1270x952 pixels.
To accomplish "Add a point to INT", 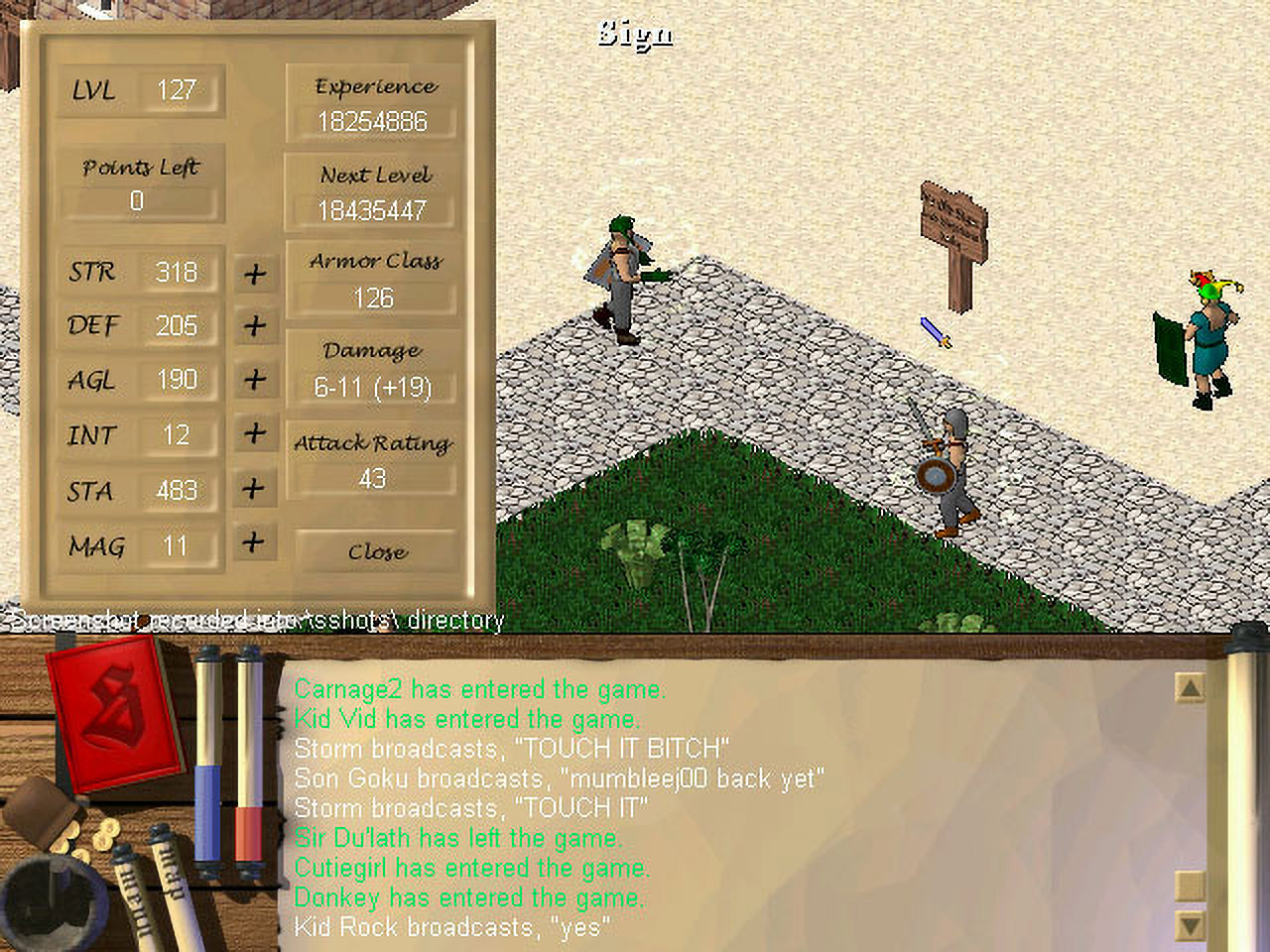I will [x=255, y=433].
